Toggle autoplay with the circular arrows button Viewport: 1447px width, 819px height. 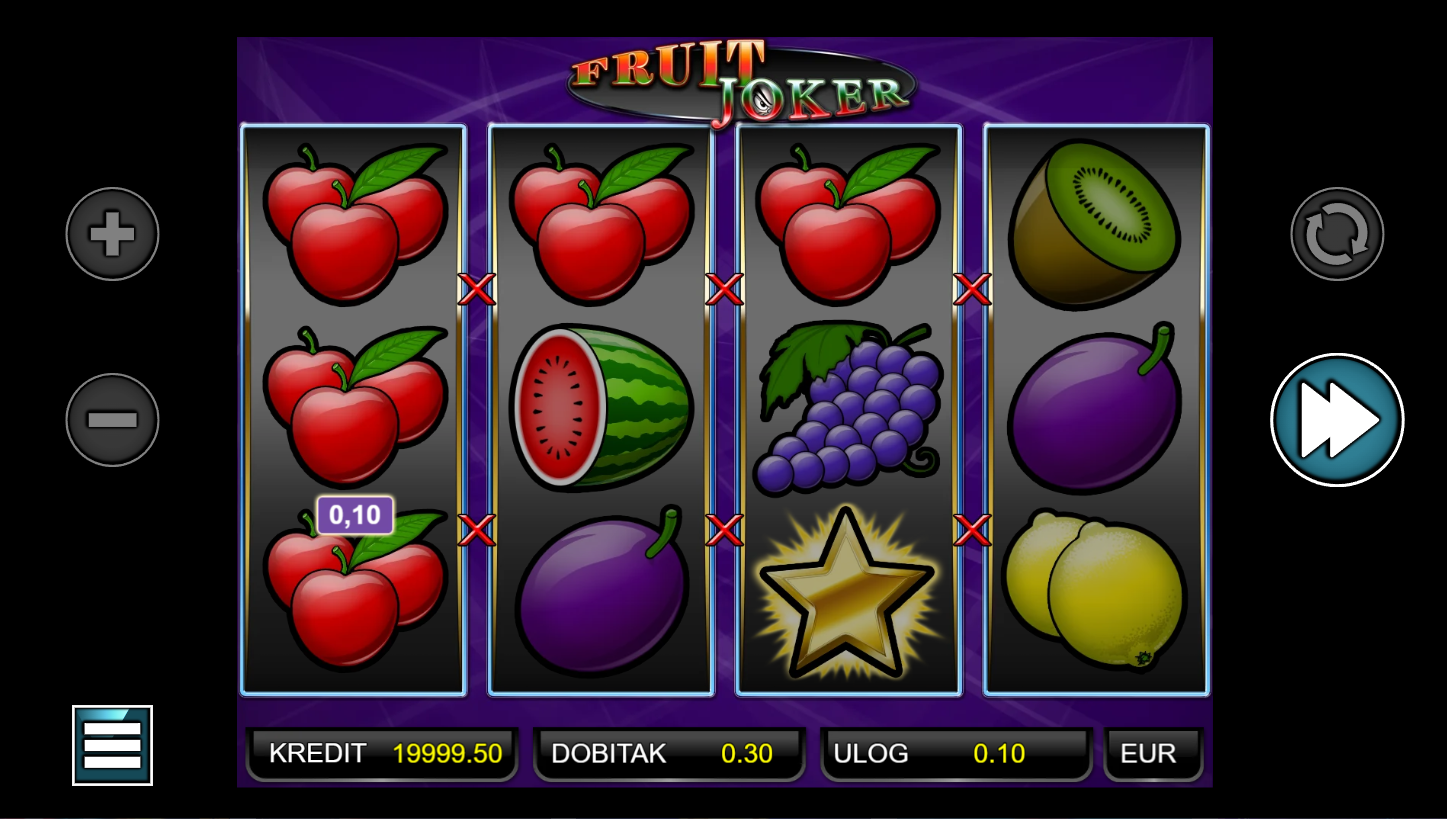[x=1337, y=234]
